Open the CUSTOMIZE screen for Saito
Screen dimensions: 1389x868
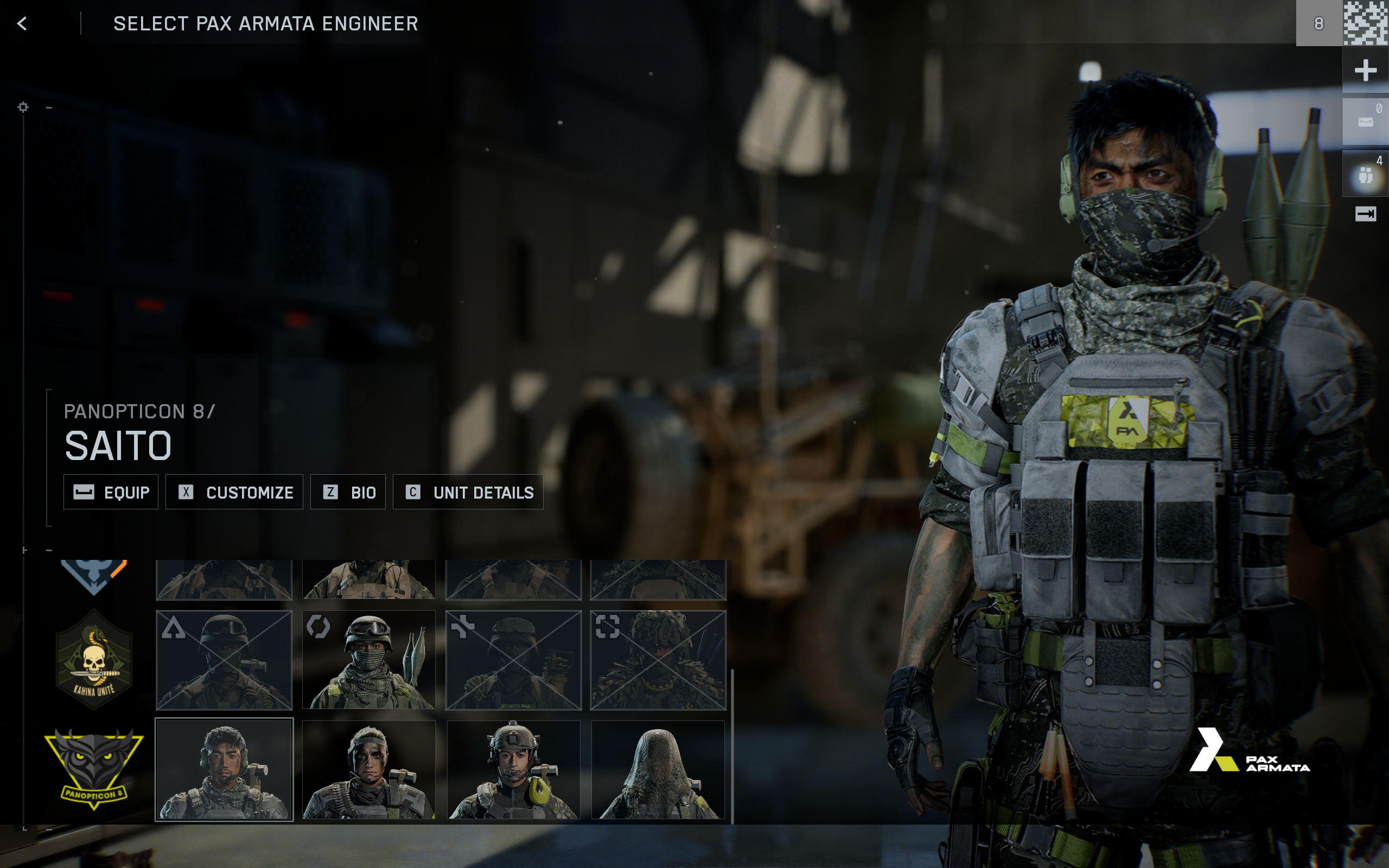coord(234,492)
